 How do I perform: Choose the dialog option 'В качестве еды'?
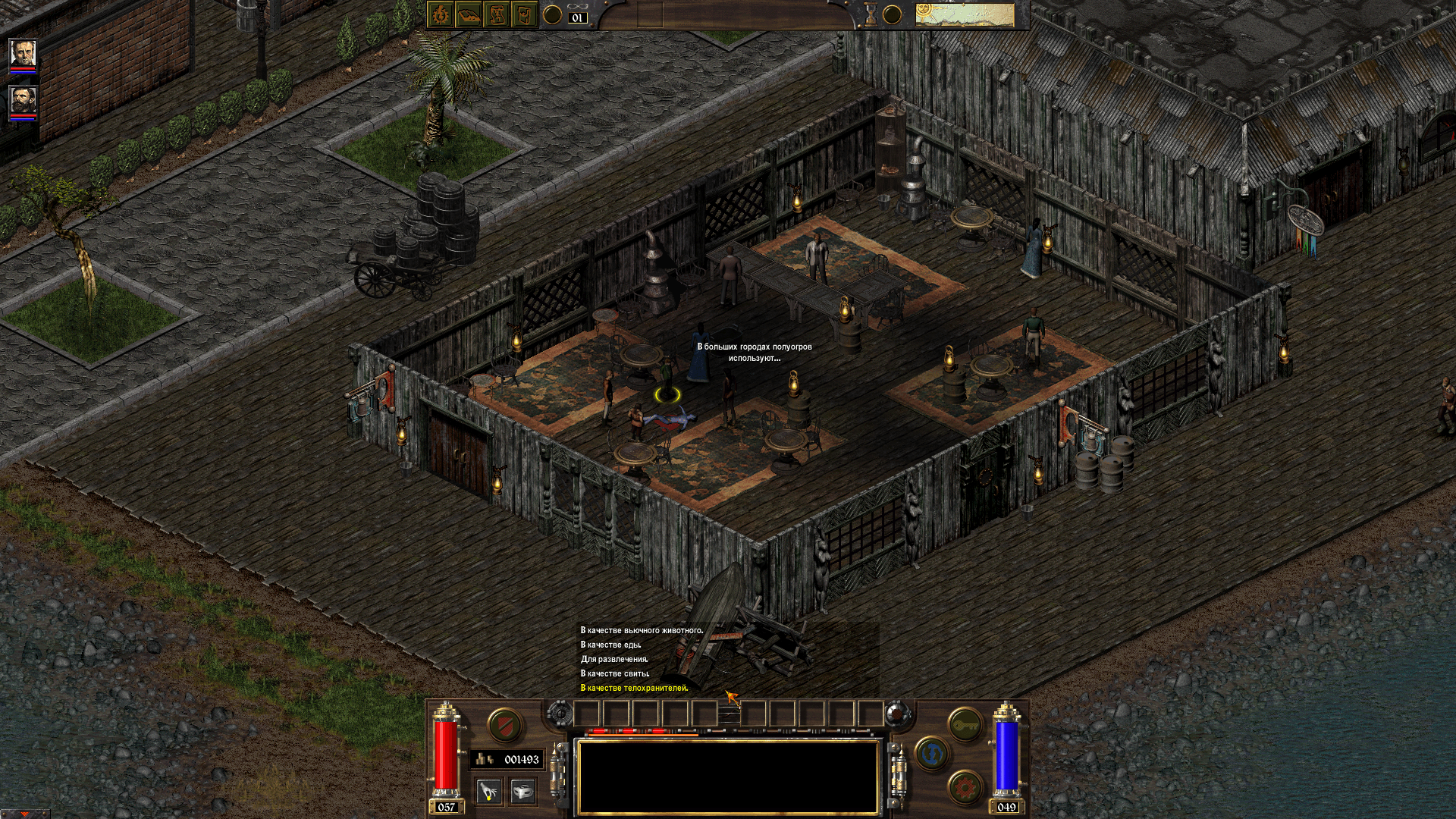click(x=610, y=643)
